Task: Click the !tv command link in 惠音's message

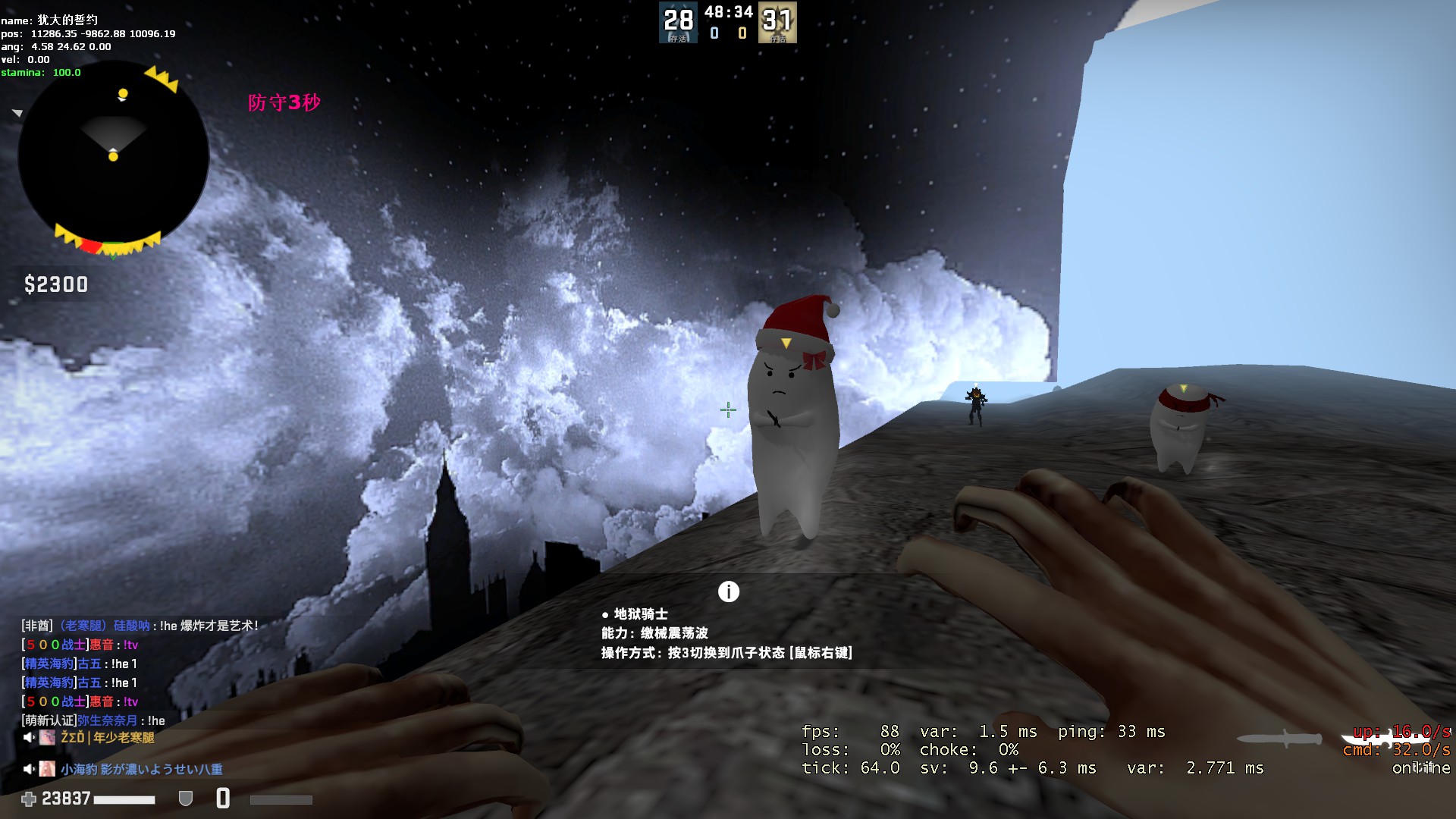Action: (129, 644)
